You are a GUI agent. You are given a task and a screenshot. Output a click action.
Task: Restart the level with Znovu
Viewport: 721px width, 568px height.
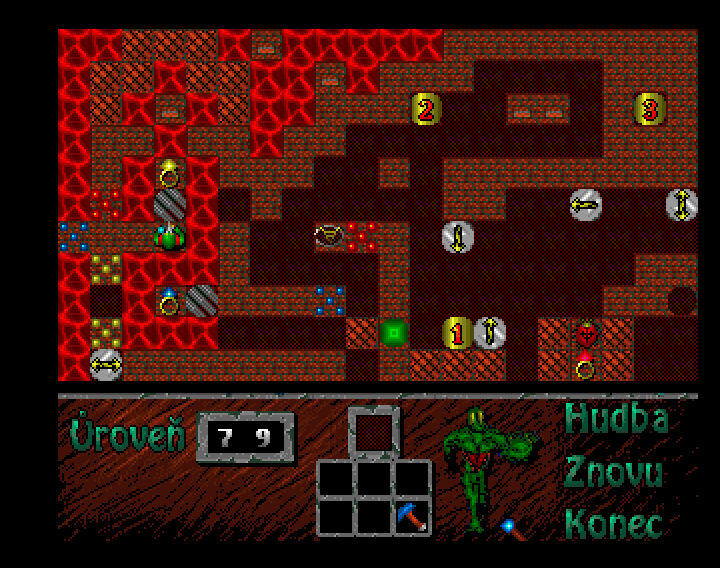coord(613,471)
